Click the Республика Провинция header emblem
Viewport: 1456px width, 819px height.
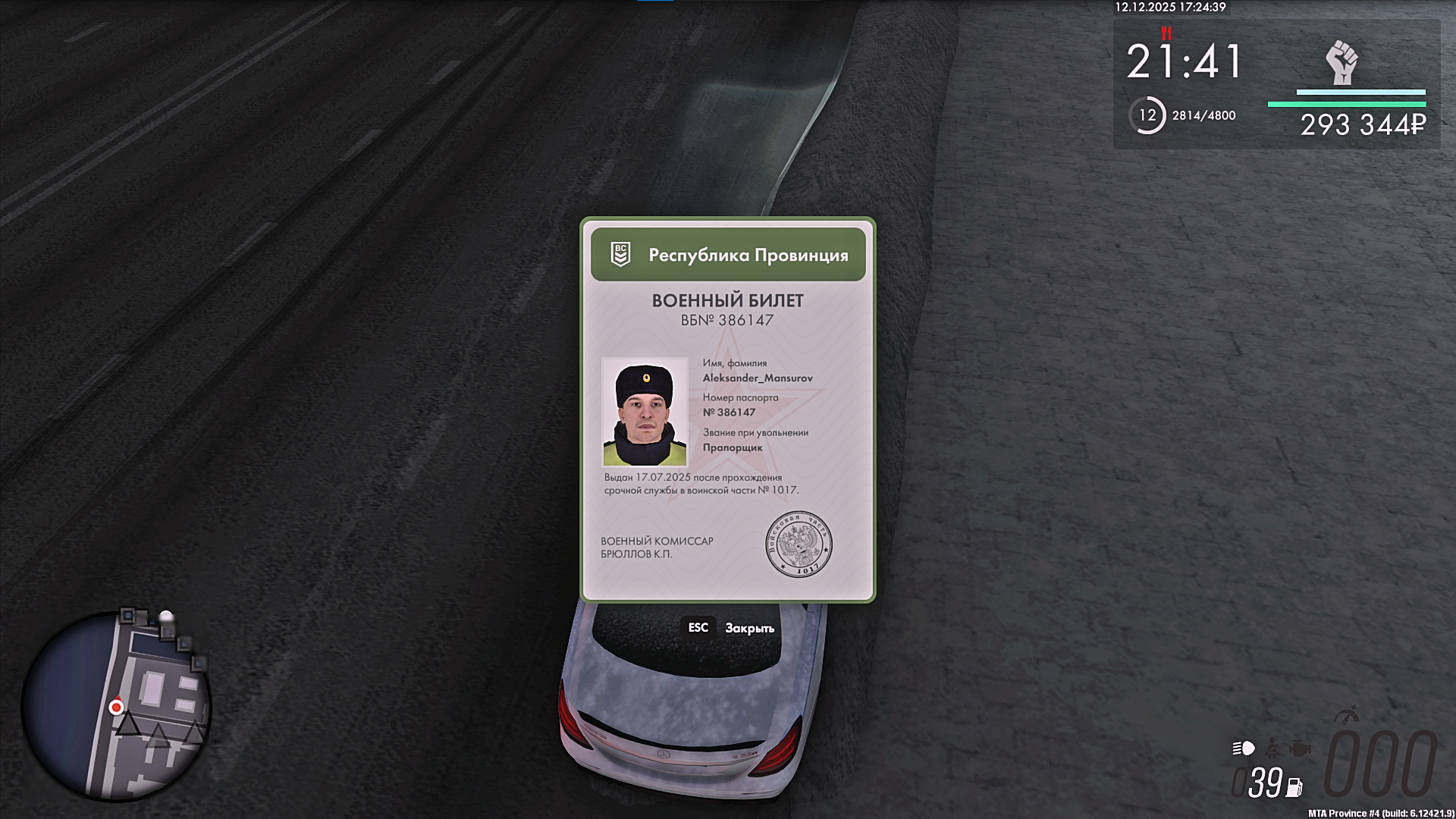point(620,254)
